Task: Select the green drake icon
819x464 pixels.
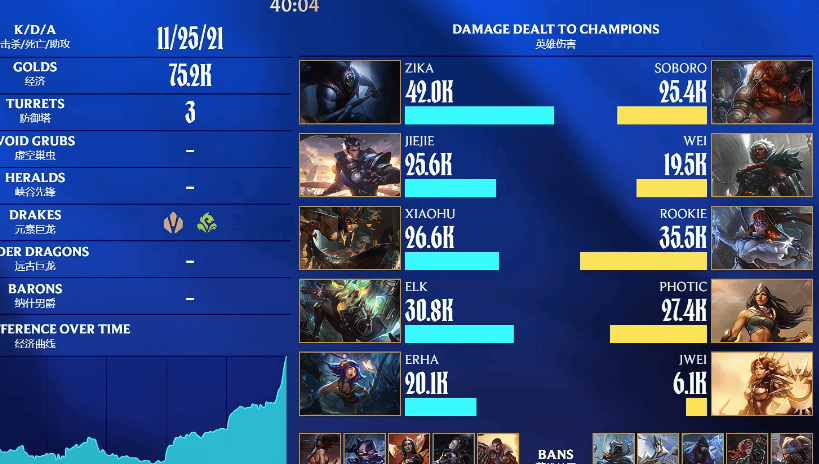Action: pyautogui.click(x=207, y=223)
